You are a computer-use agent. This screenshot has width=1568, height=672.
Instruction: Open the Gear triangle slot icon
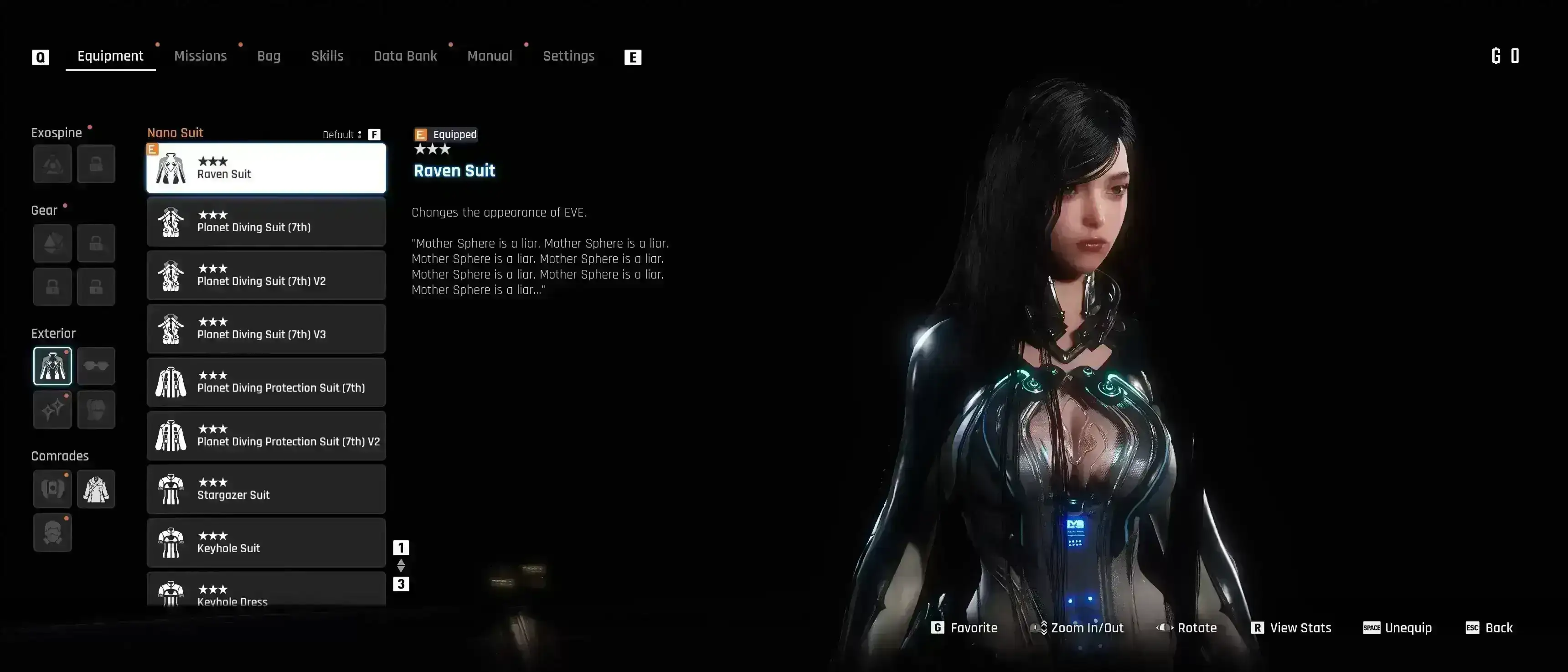(52, 243)
